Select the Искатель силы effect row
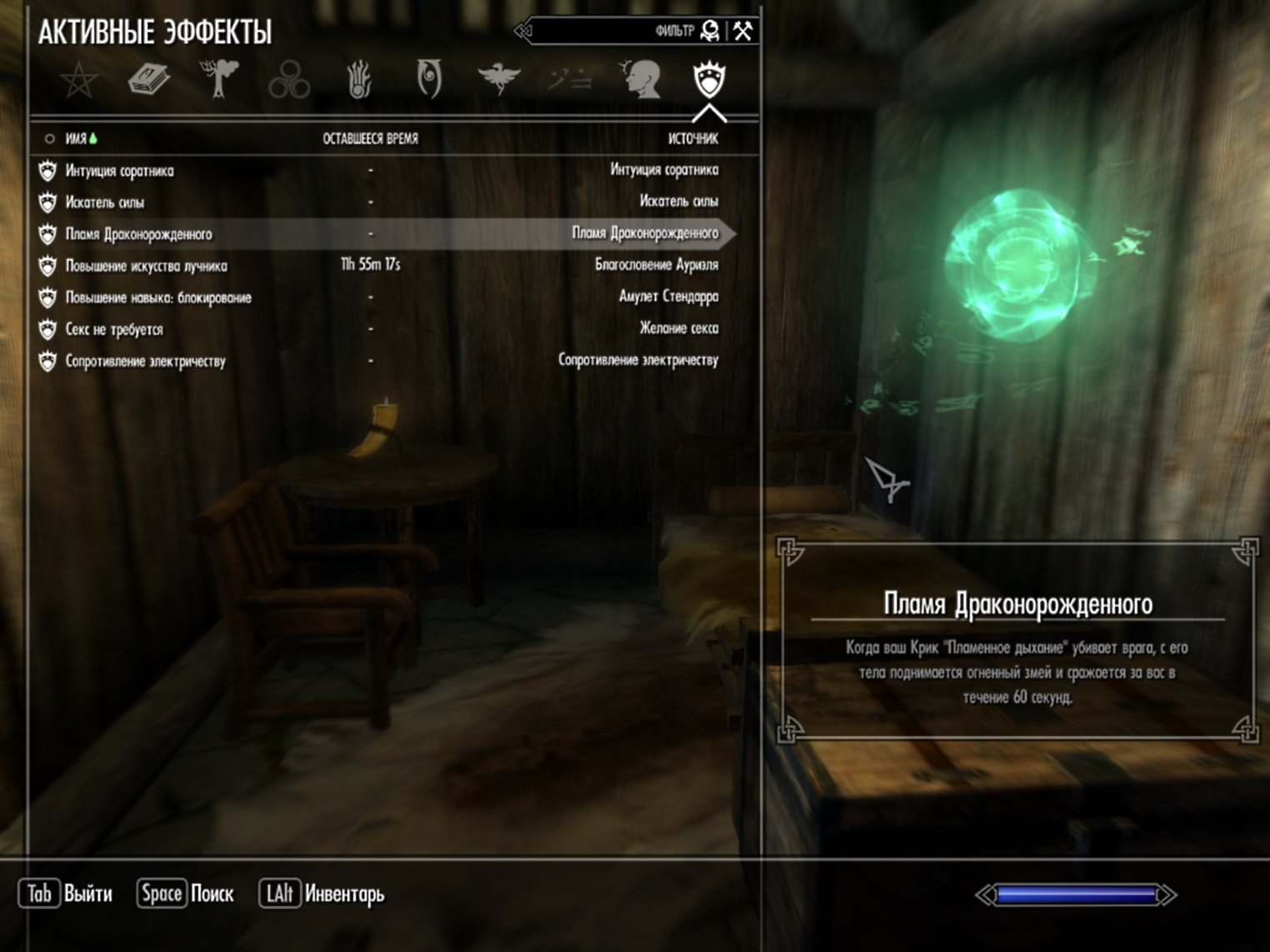1270x952 pixels. coord(105,202)
